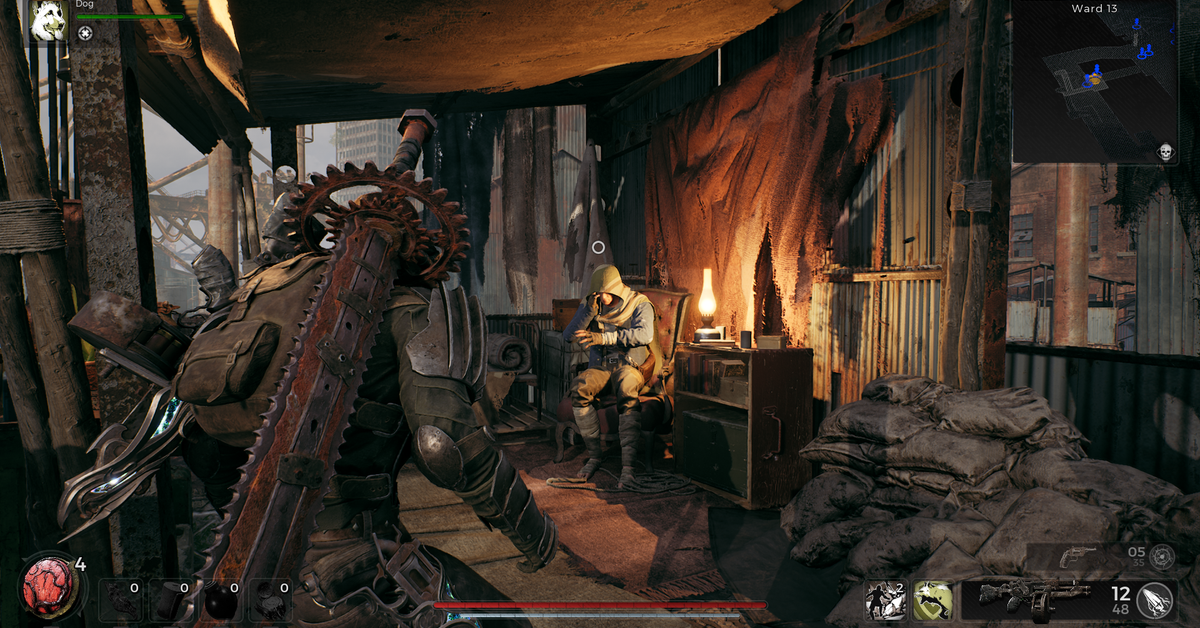Click the skull icon on the minimap
The image size is (1200, 628).
[1164, 152]
